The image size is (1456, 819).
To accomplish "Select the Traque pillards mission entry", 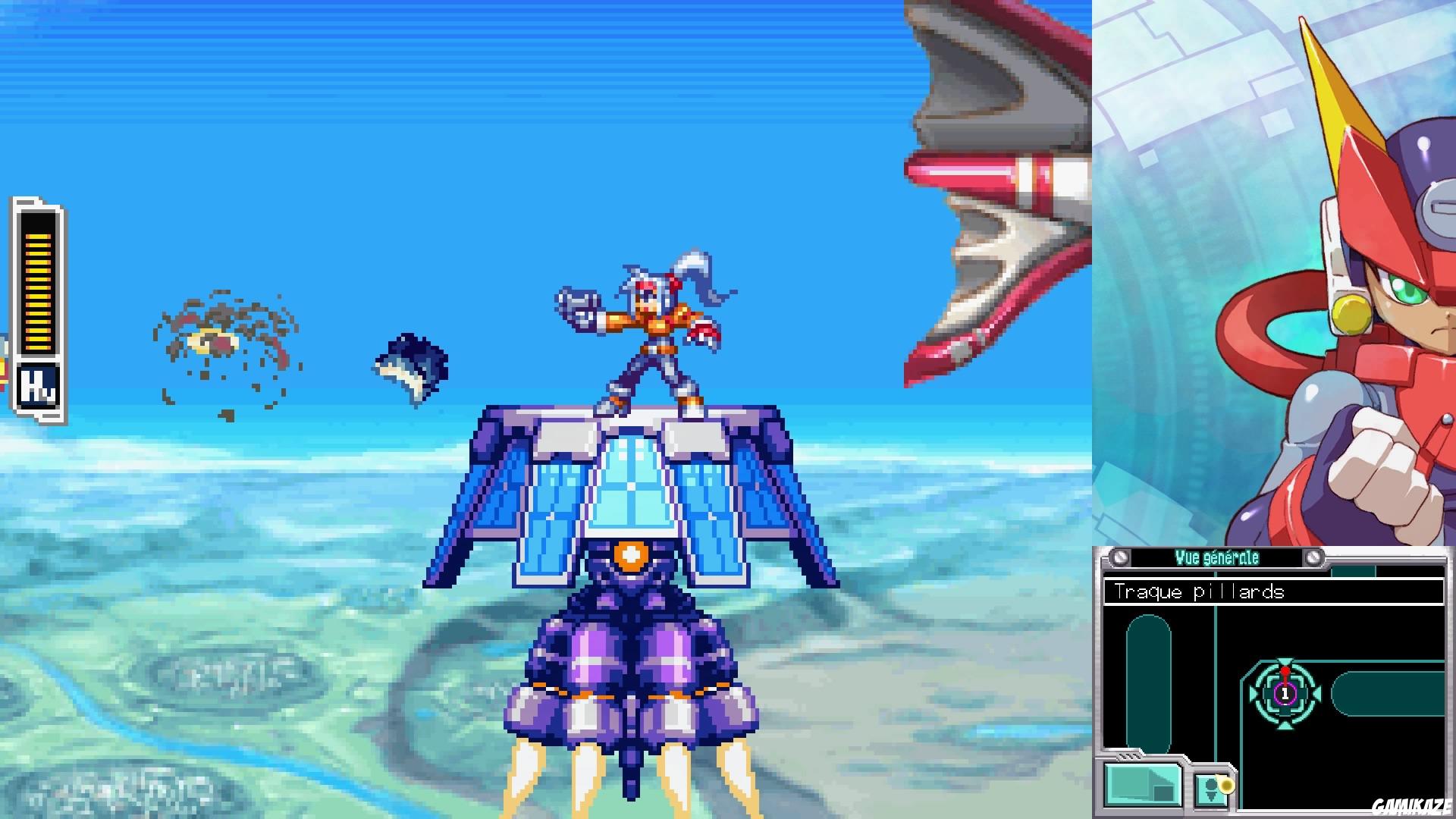I will 1200,591.
